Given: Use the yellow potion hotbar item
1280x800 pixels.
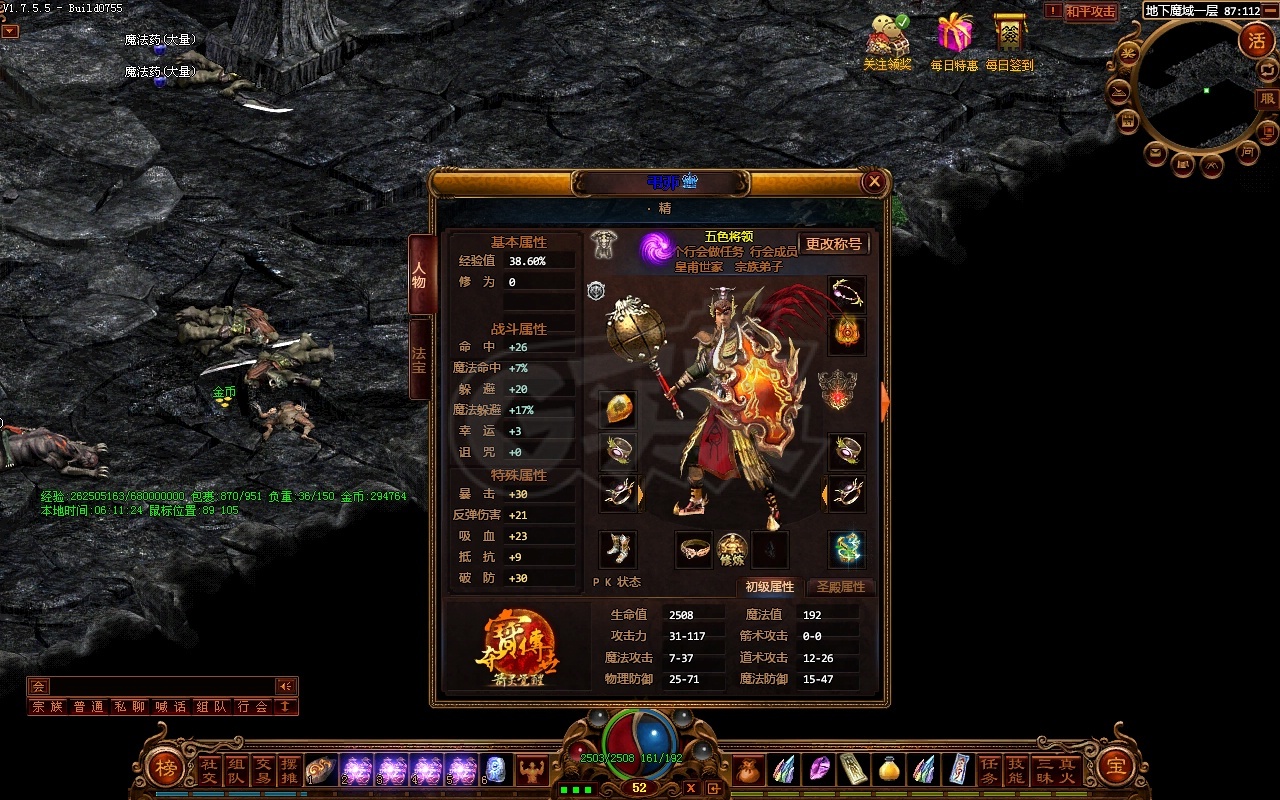Looking at the screenshot, I should [888, 769].
